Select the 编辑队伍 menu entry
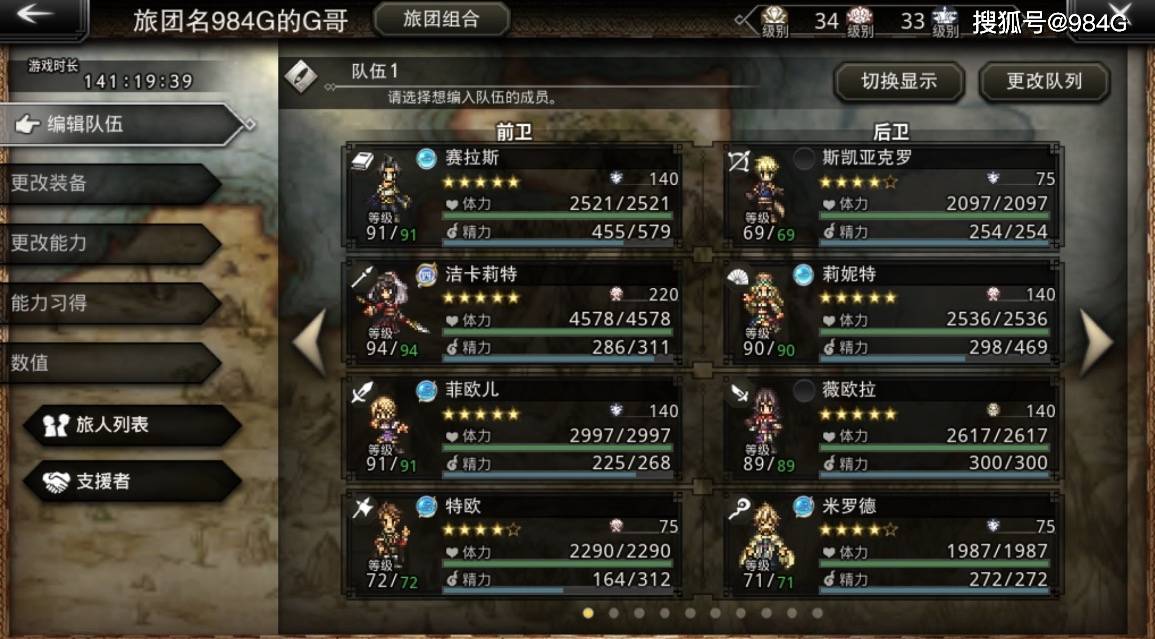Viewport: 1155px width, 639px height. click(x=120, y=124)
